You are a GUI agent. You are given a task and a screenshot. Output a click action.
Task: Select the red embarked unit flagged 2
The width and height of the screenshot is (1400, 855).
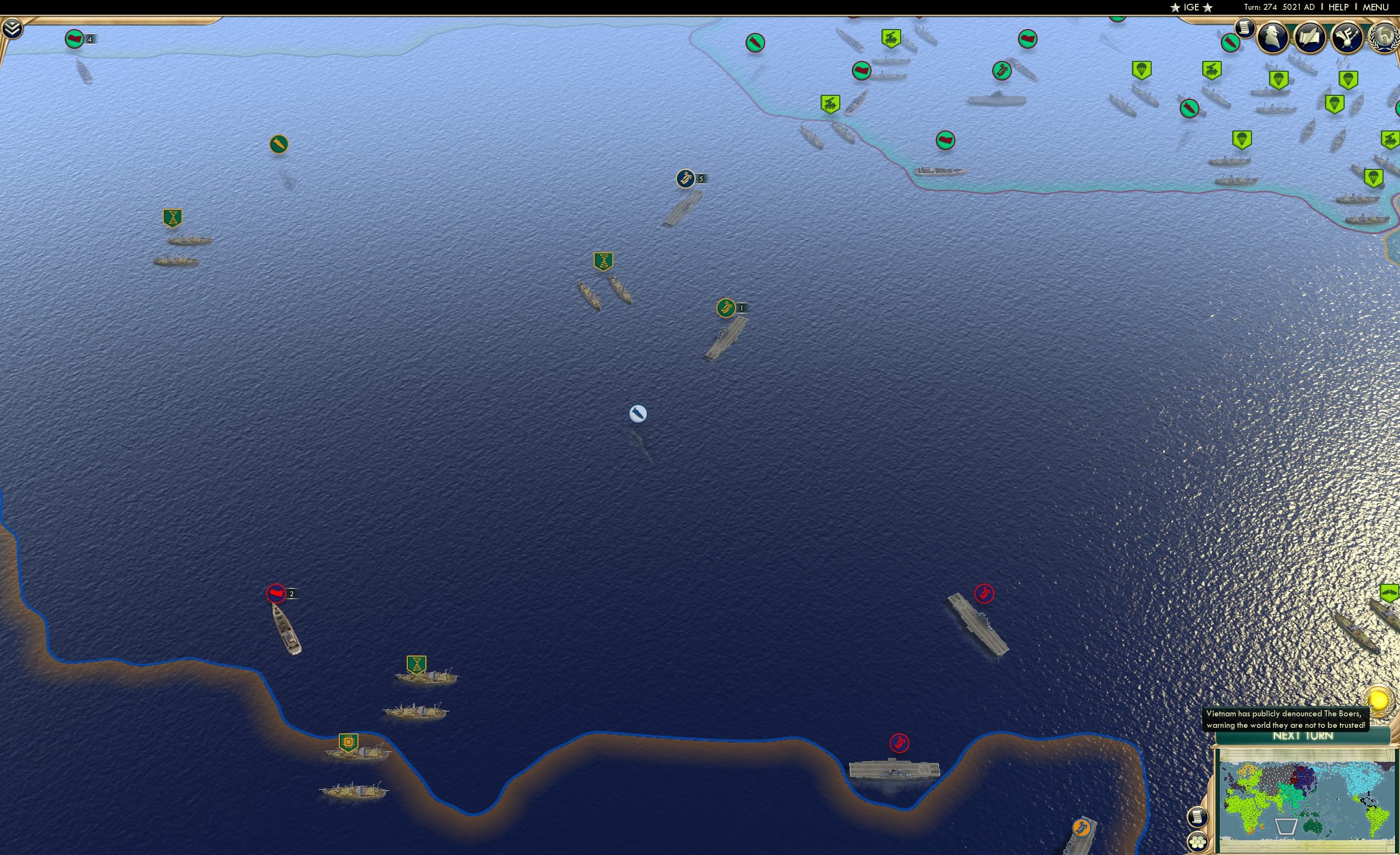click(276, 592)
